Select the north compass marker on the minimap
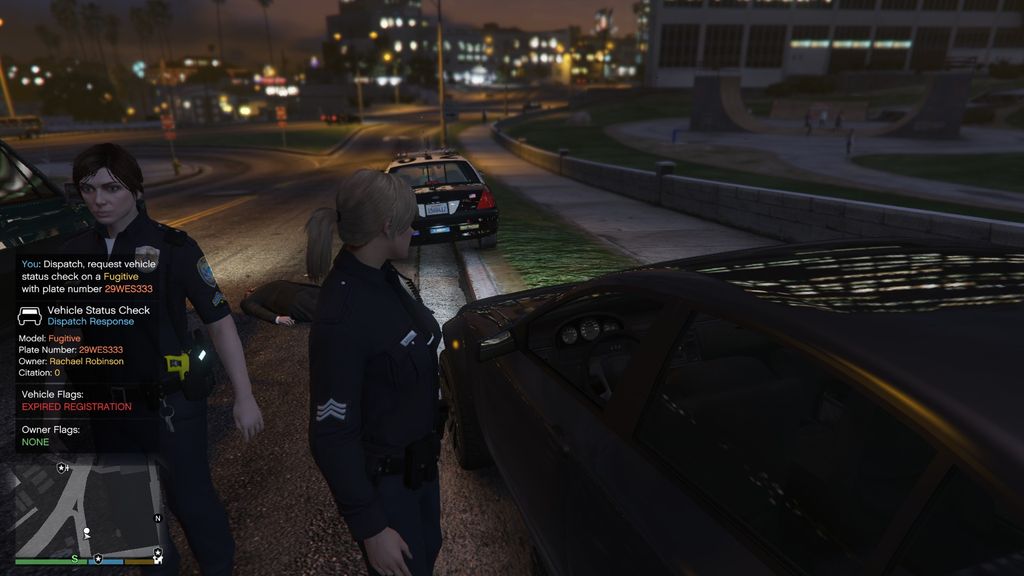 click(x=158, y=518)
